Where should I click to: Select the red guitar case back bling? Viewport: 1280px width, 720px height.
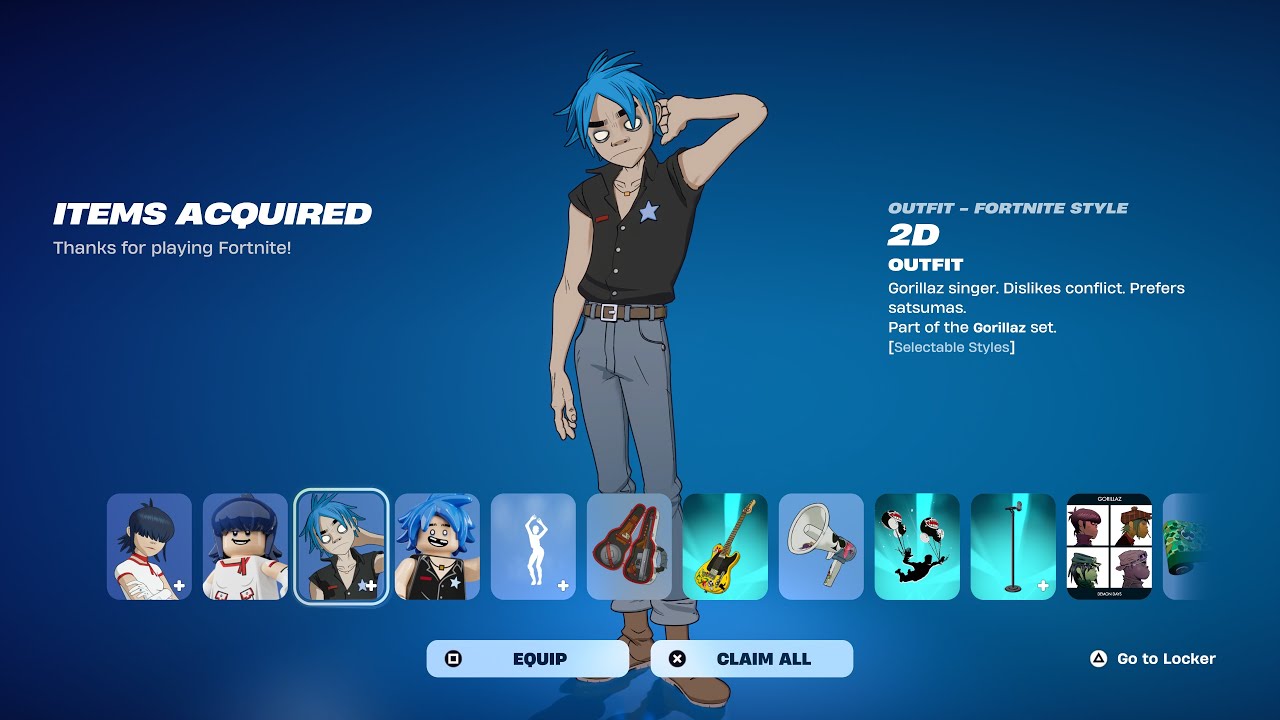[629, 547]
